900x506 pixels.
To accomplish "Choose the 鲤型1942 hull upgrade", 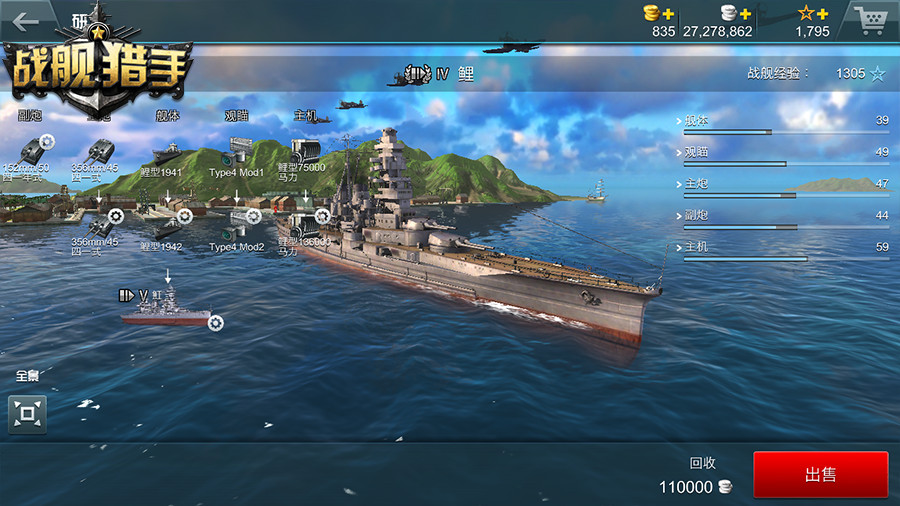I will (166, 226).
